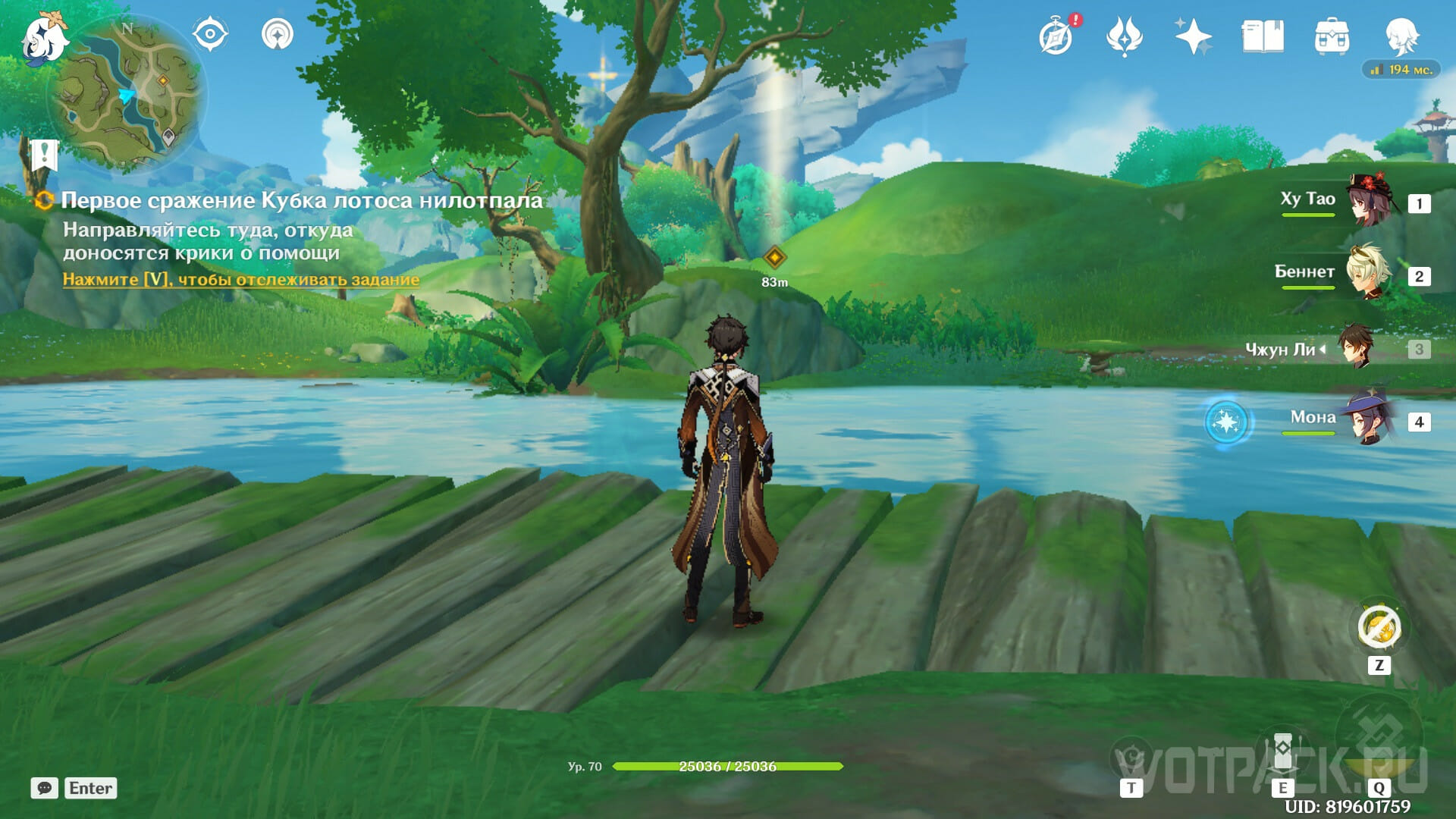Click the tracked quest title Первое сражение

(301, 200)
